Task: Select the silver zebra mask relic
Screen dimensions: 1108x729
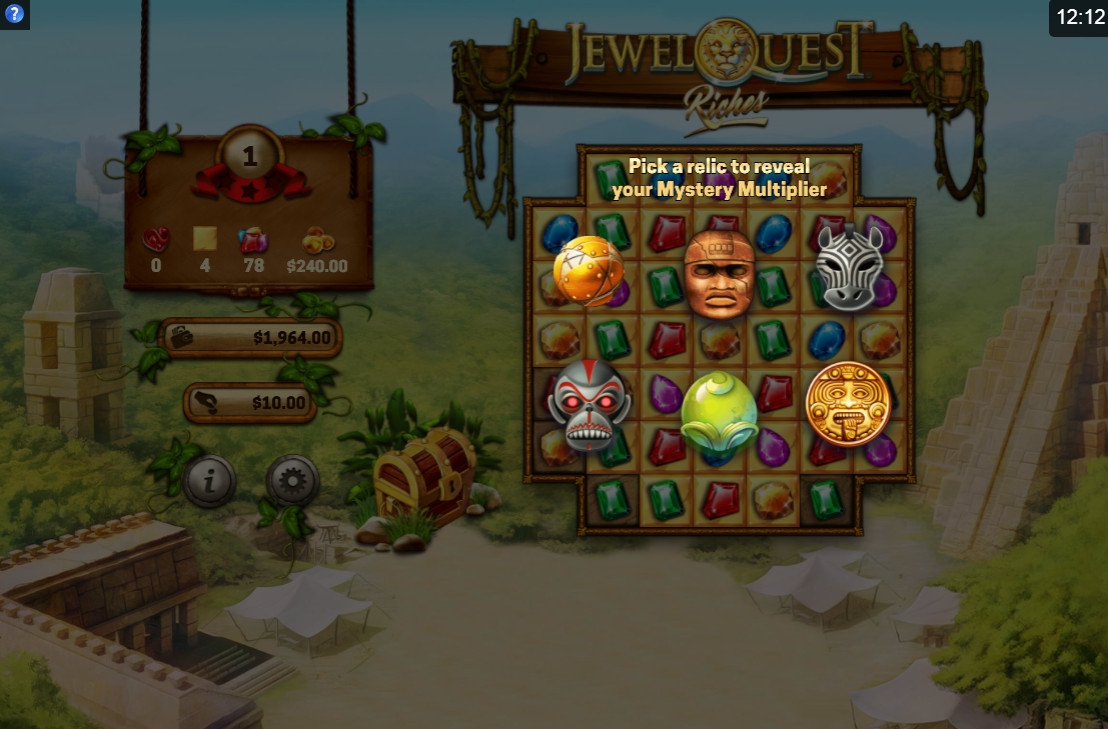Action: [849, 267]
